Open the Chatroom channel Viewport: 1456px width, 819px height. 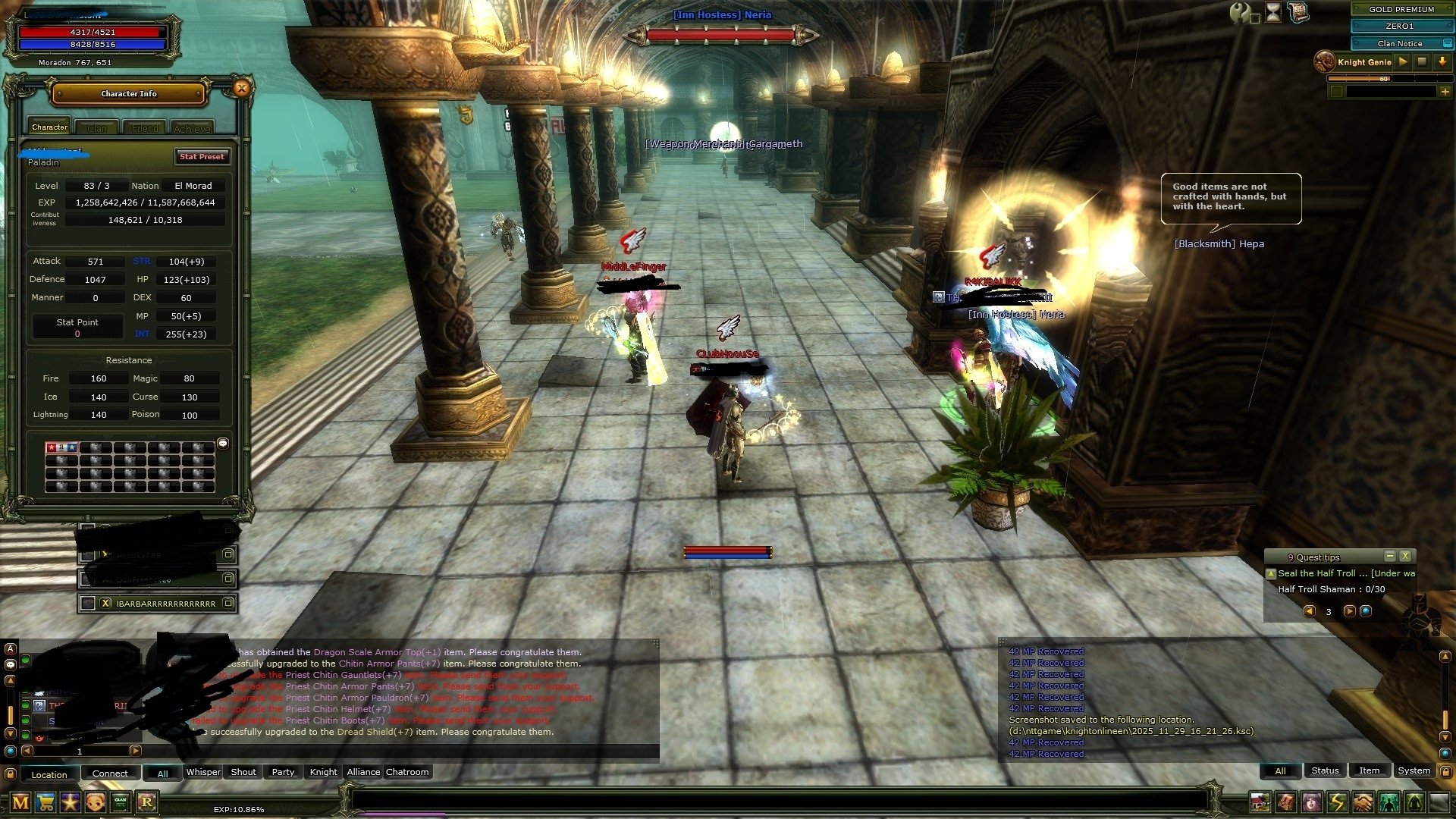[x=407, y=772]
